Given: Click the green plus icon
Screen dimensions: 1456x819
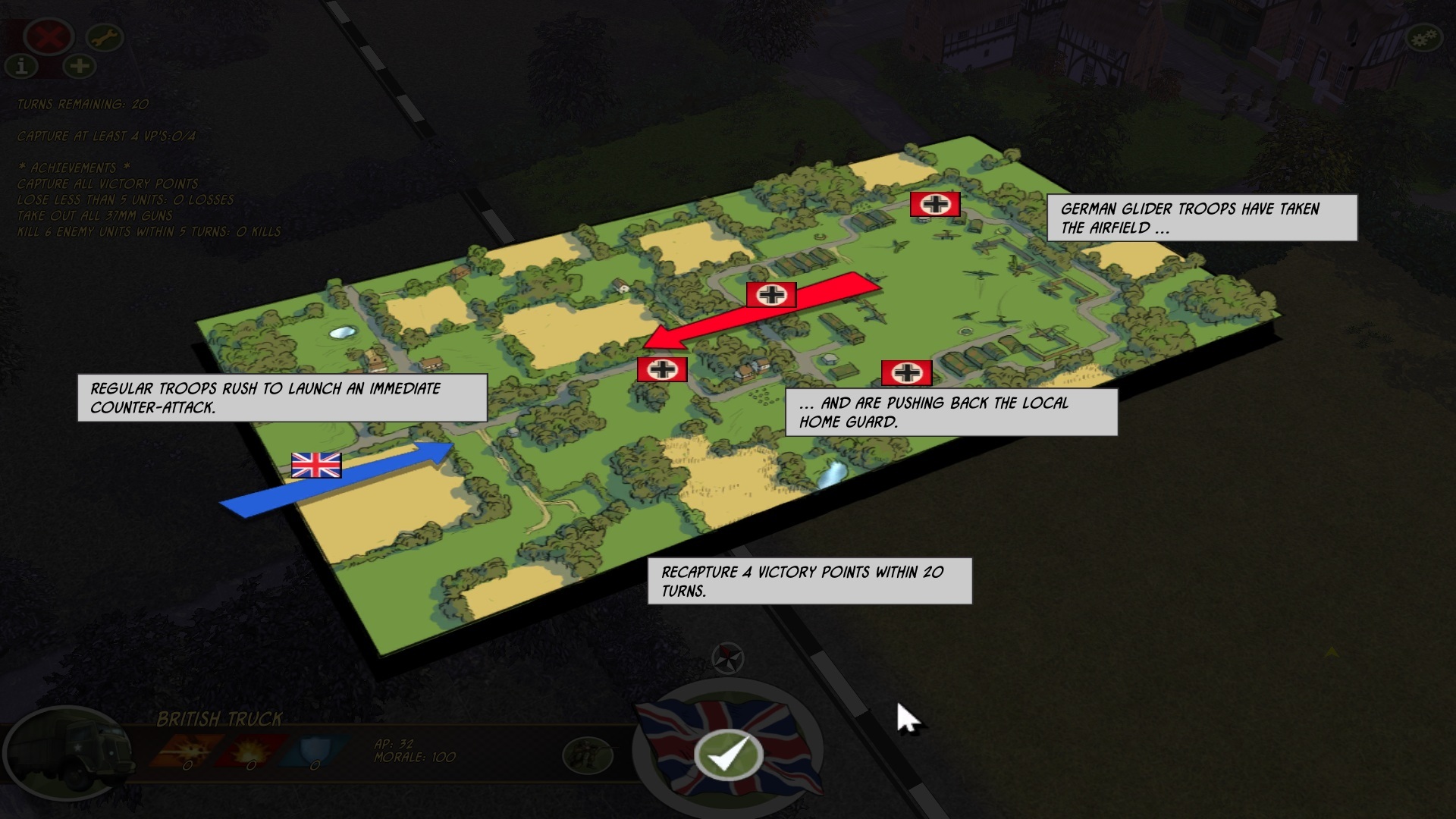Looking at the screenshot, I should tap(79, 66).
